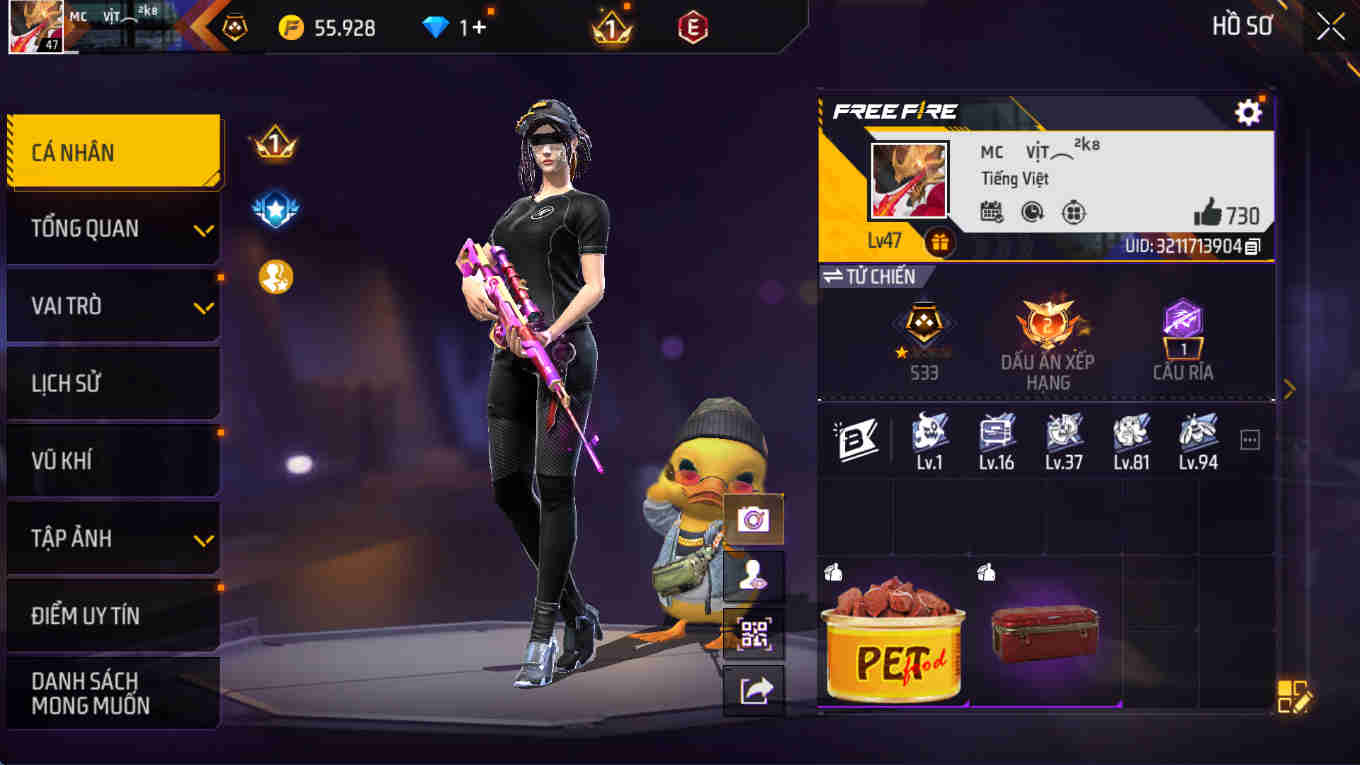
Task: Open the VŨ KHÍ menu item
Action: click(x=108, y=460)
